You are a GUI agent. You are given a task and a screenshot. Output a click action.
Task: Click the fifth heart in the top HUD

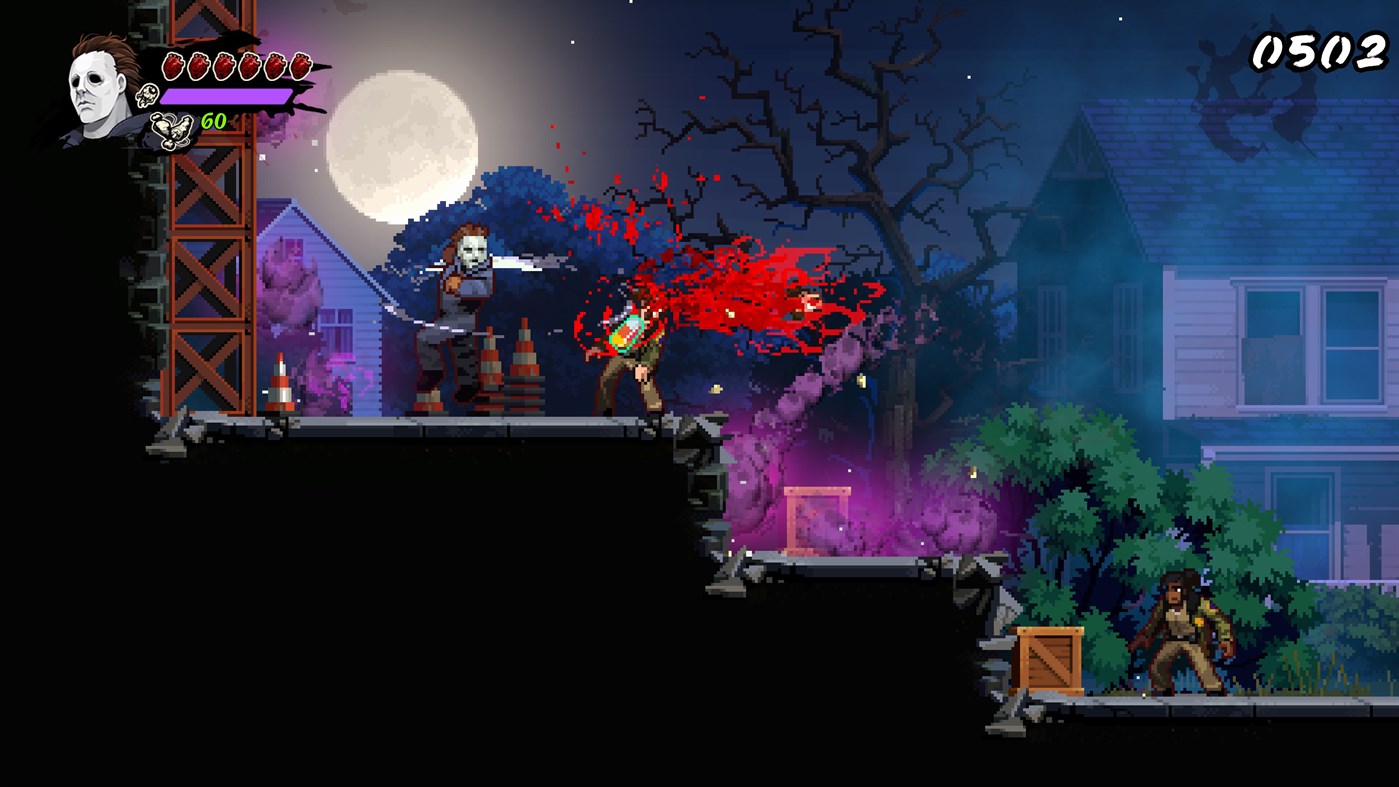pos(277,64)
